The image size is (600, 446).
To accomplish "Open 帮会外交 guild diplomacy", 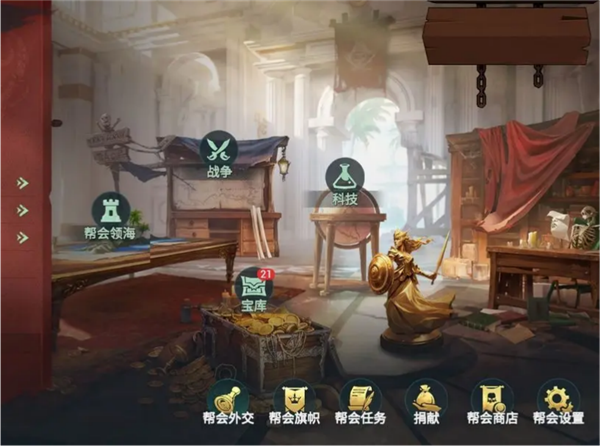I will (x=227, y=399).
